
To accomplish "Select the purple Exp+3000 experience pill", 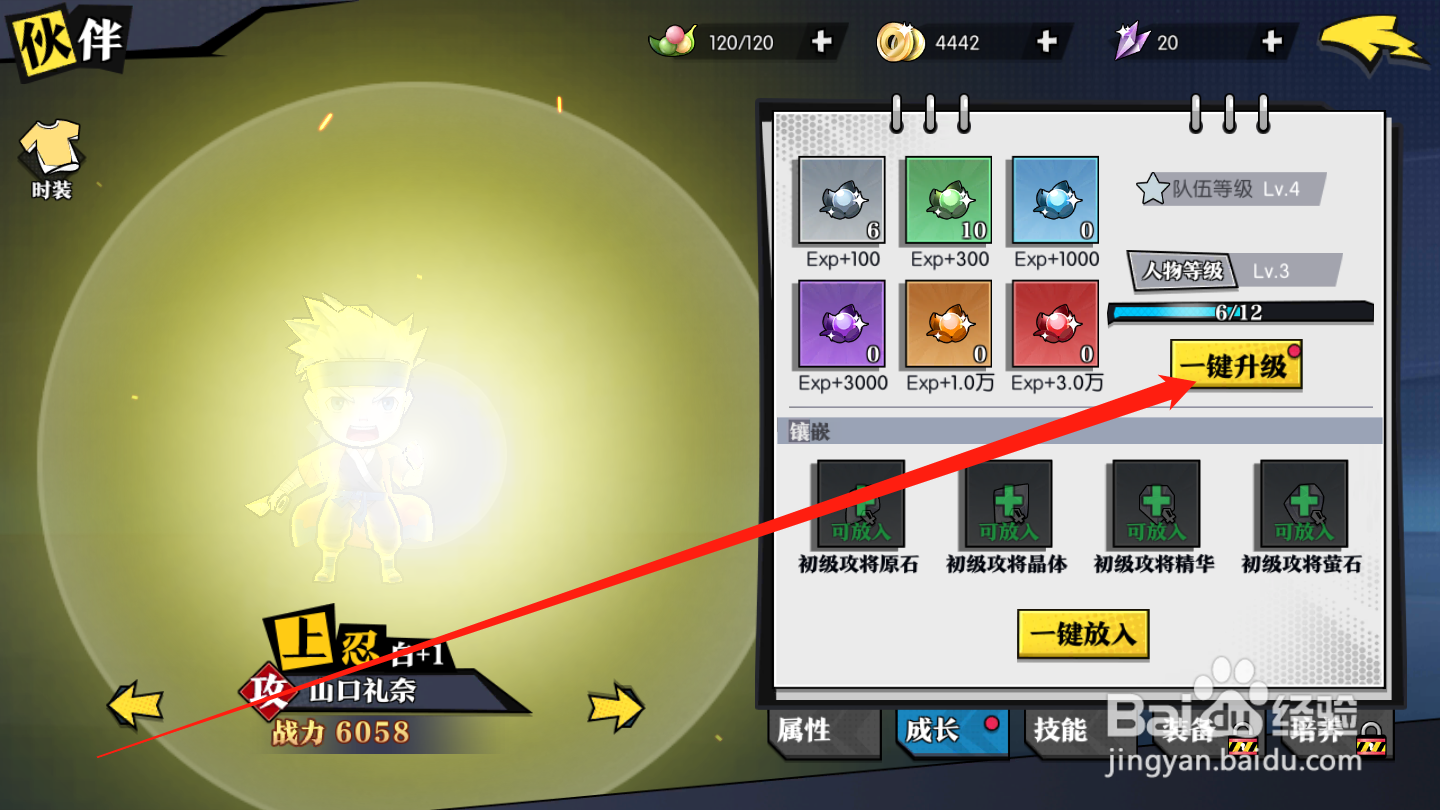I will 841,325.
